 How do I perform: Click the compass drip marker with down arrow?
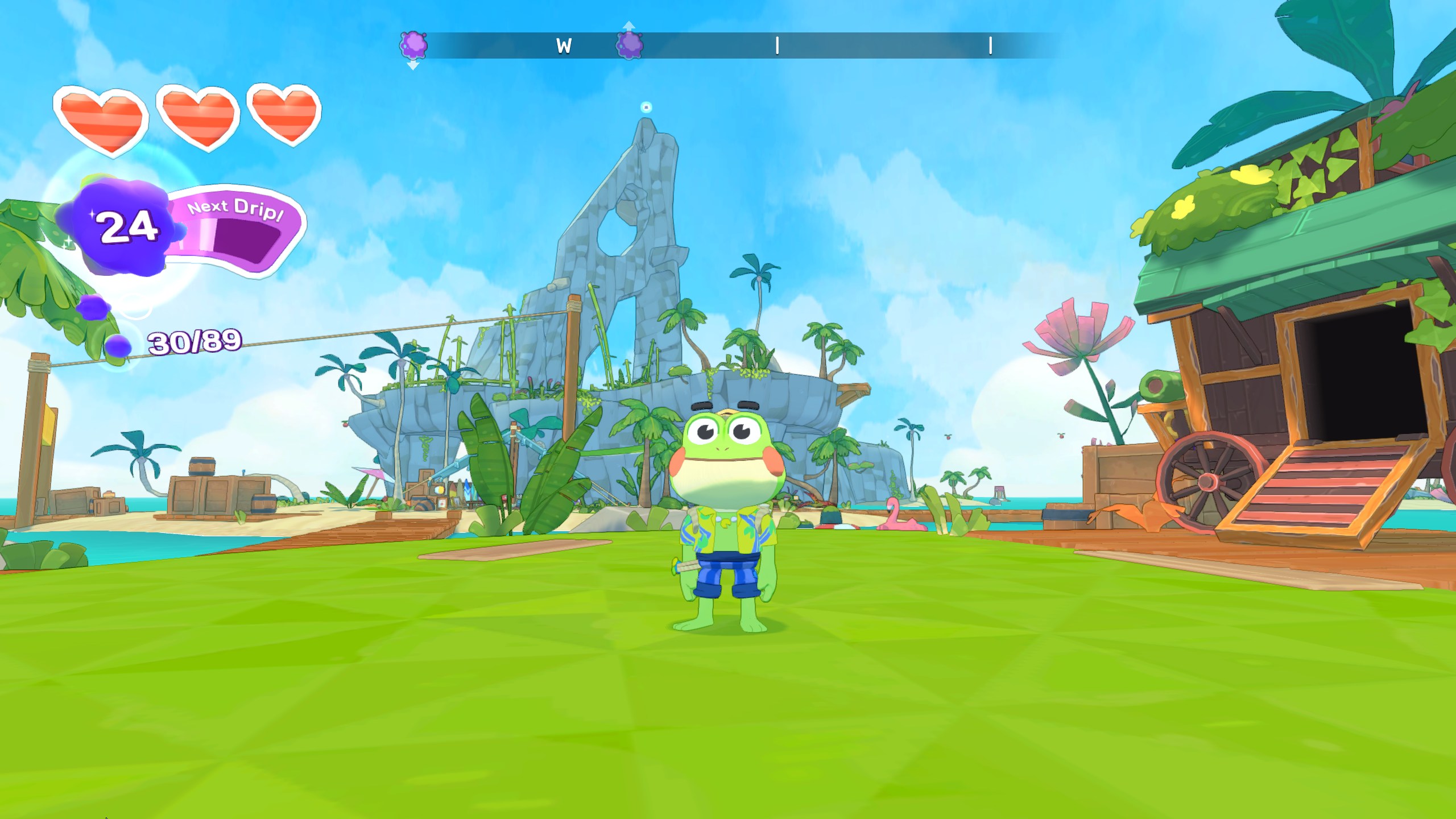click(413, 45)
